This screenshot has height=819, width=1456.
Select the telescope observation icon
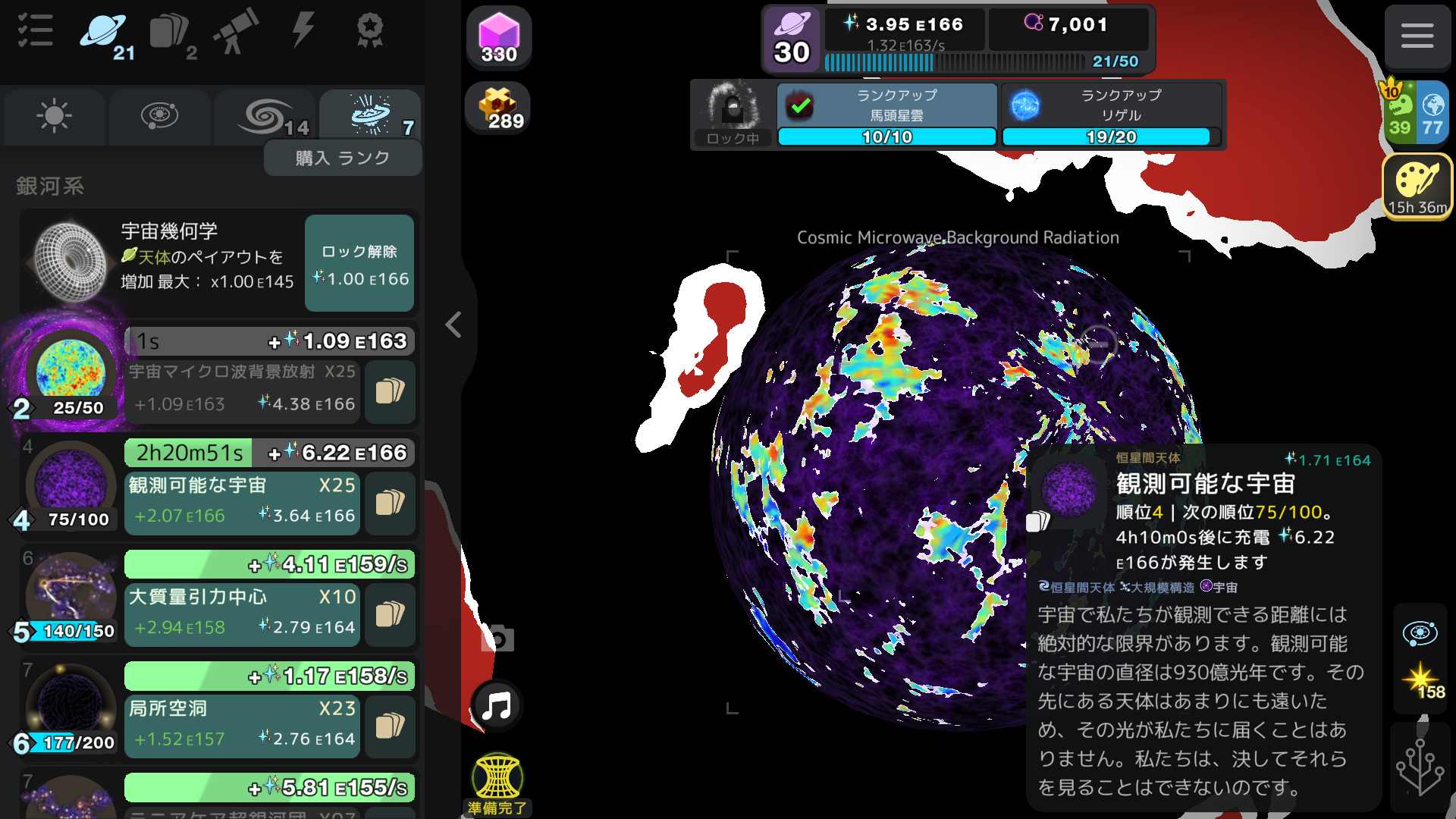tap(237, 30)
